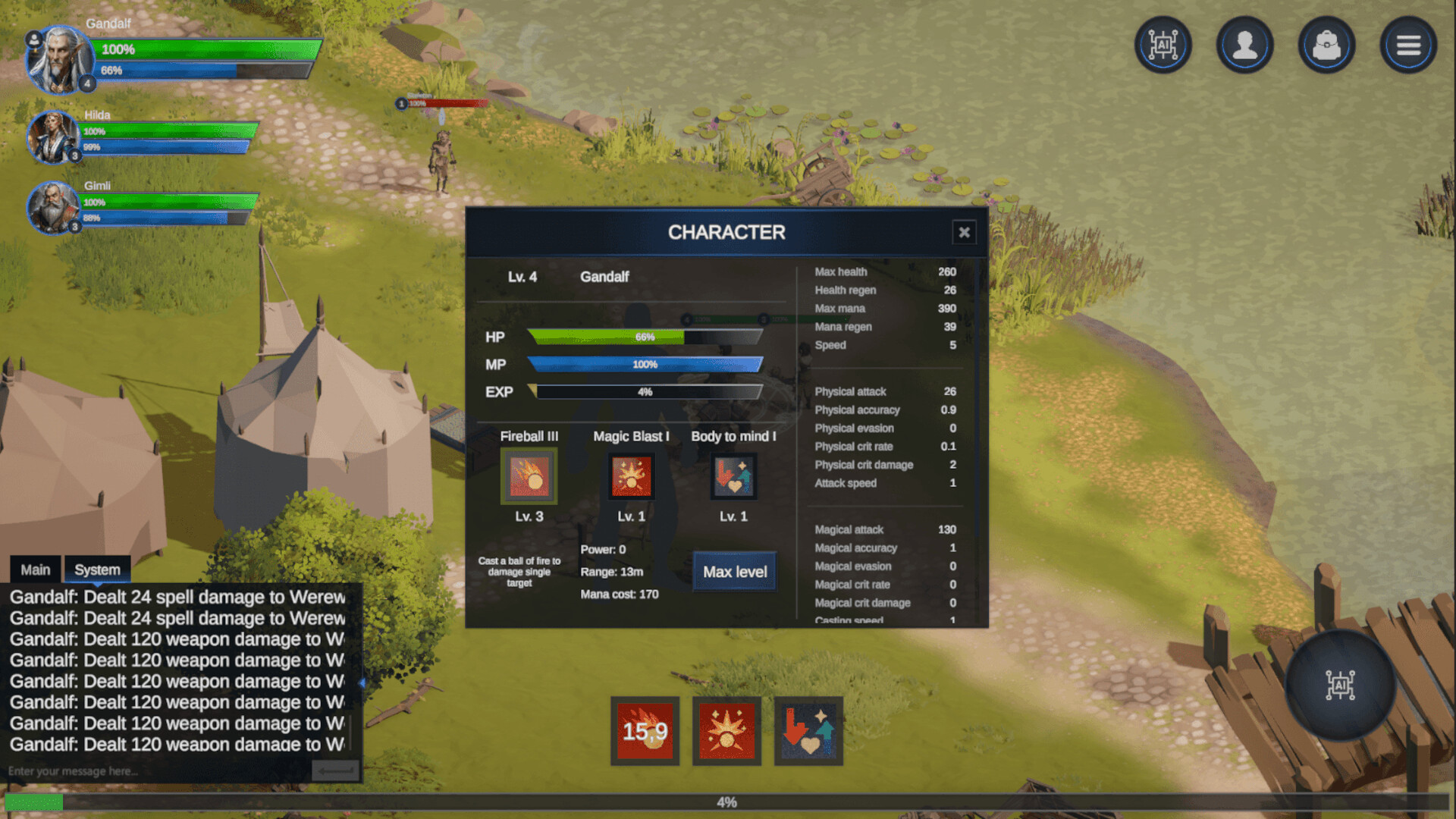The image size is (1456, 819).
Task: Activate the Fireball skill on the hotbar
Action: pos(645,731)
